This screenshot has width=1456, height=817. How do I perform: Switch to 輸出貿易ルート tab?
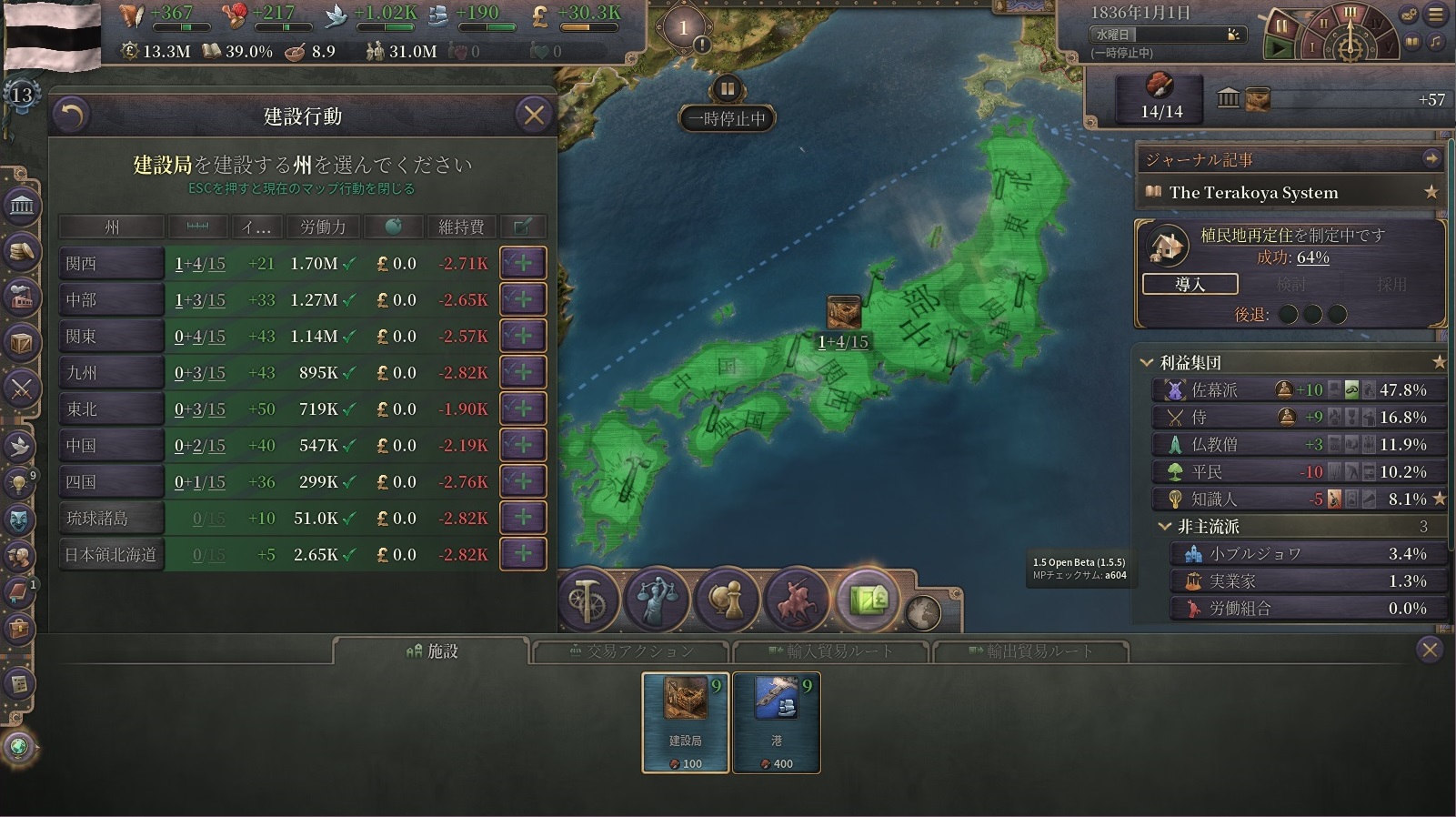tap(1030, 651)
